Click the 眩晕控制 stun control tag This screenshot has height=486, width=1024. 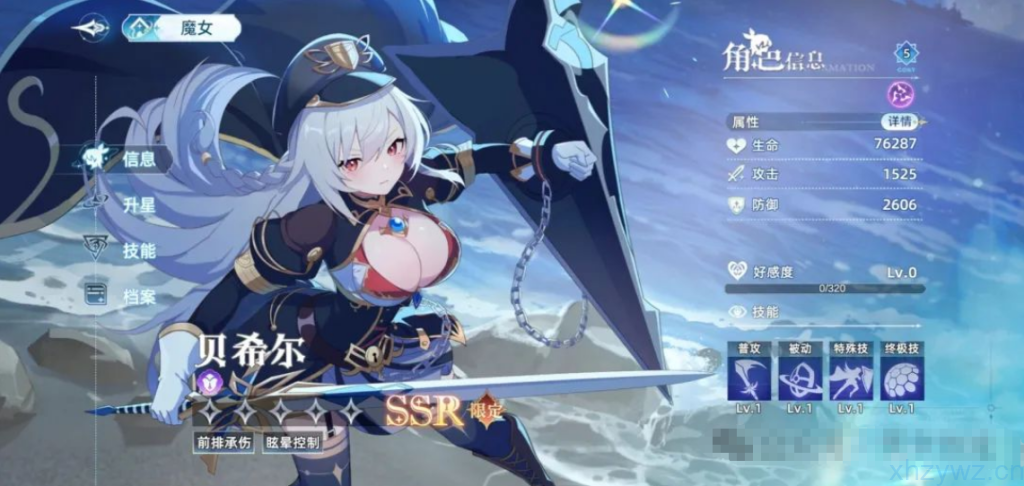tap(292, 441)
